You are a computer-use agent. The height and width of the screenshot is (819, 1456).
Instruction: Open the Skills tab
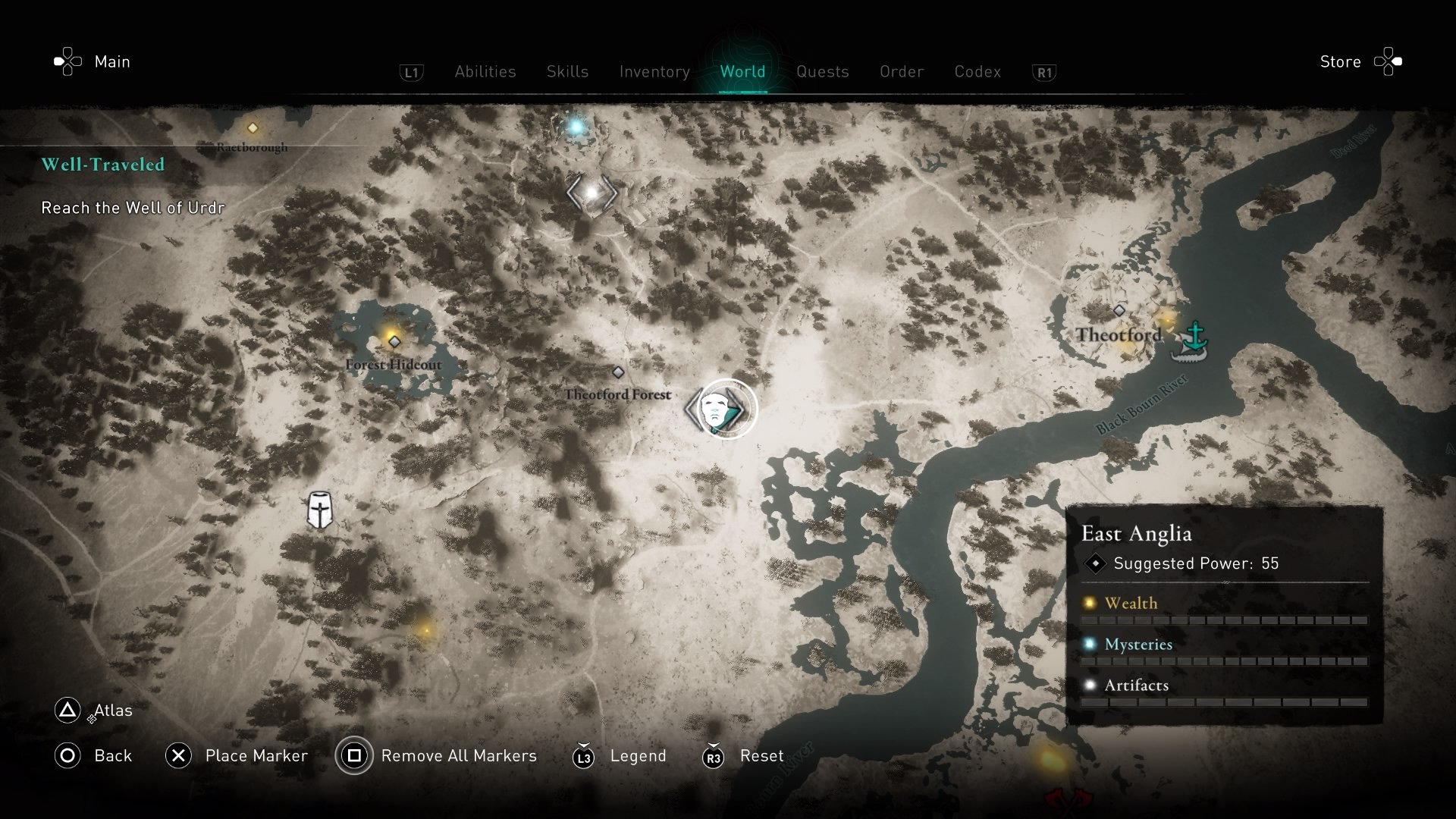[567, 71]
